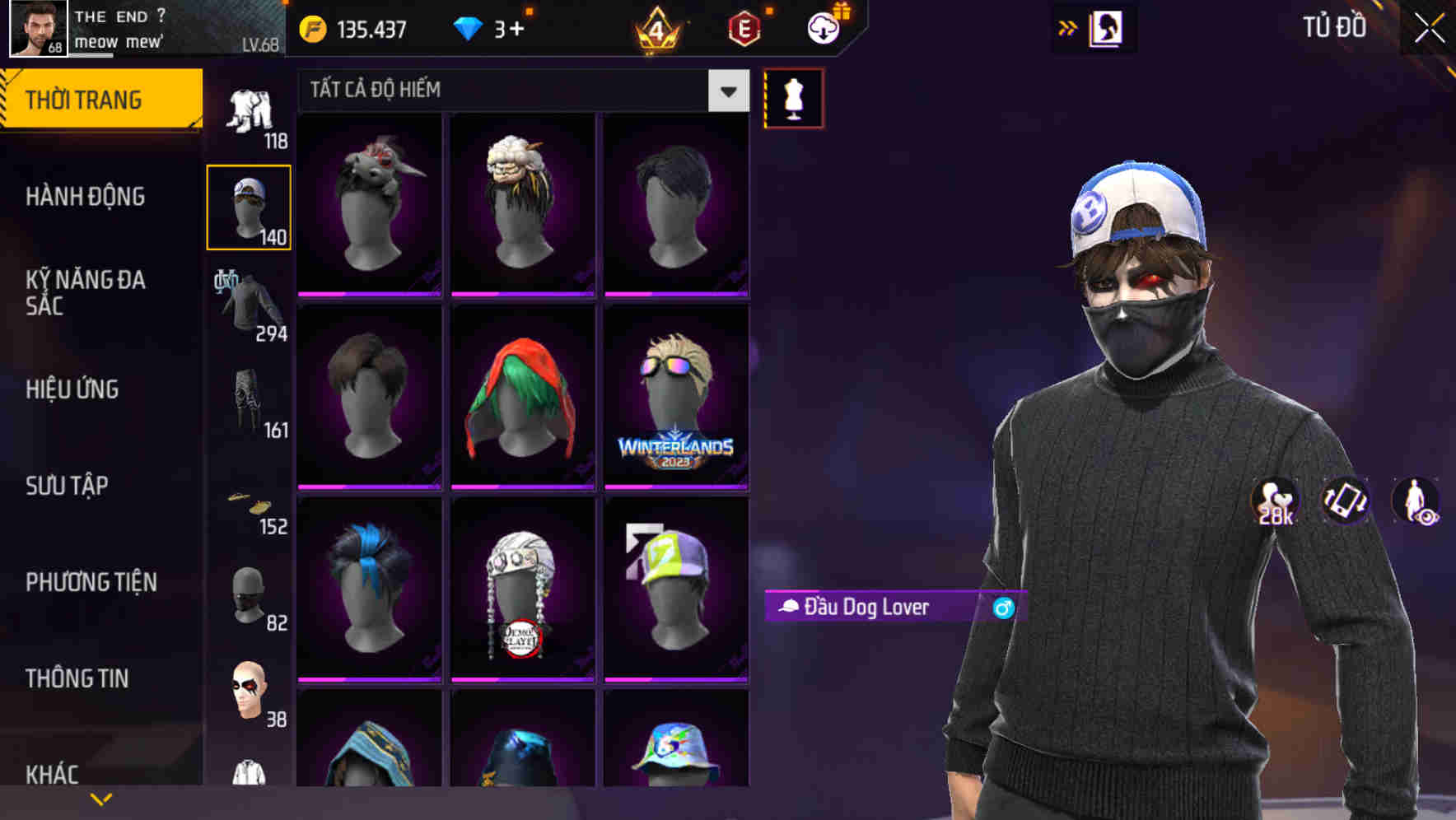Click the 28k likes heart icon

coord(1273,501)
